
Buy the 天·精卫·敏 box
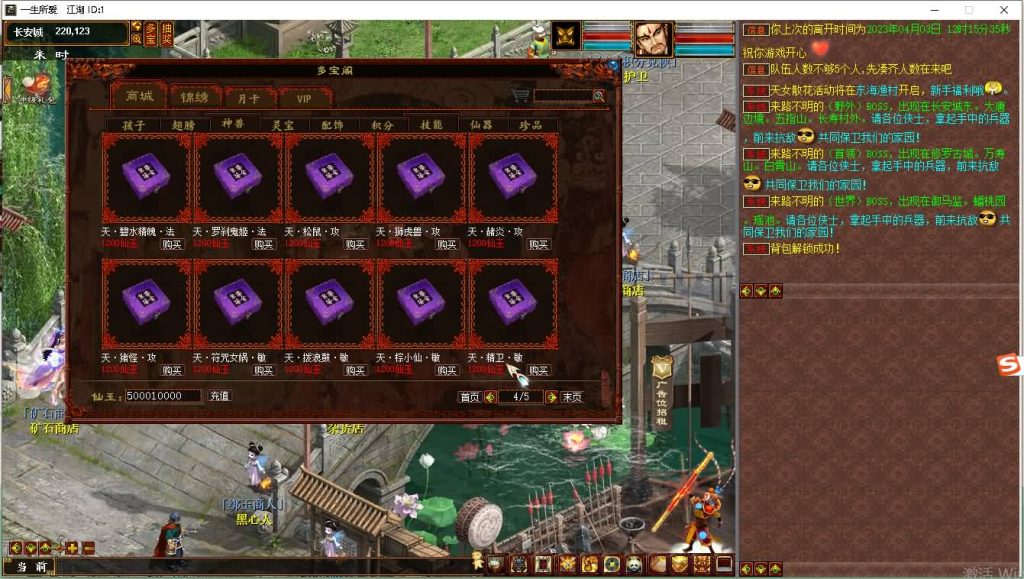[x=539, y=370]
